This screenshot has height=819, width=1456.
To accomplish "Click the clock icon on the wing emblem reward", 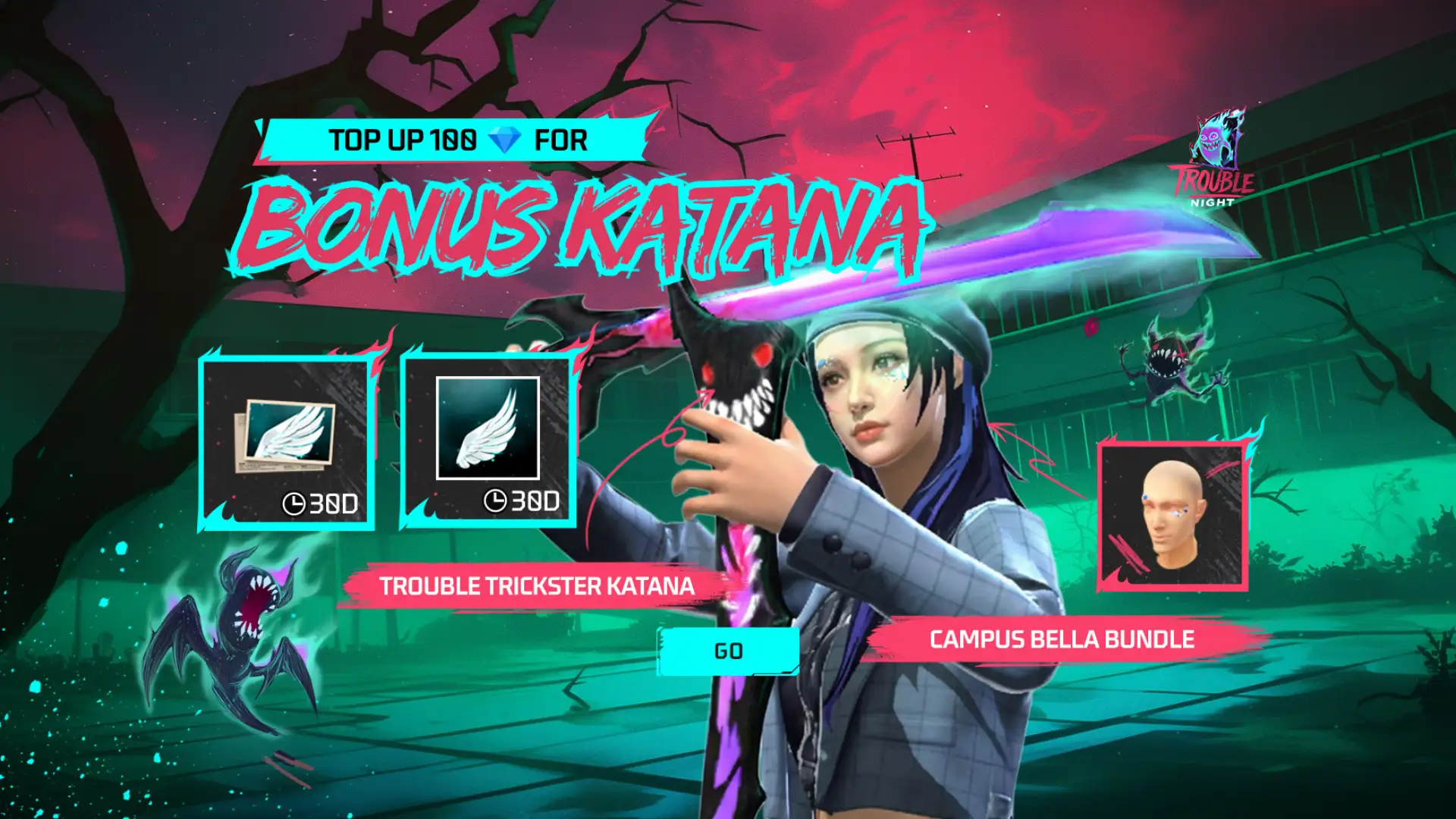I will point(497,501).
